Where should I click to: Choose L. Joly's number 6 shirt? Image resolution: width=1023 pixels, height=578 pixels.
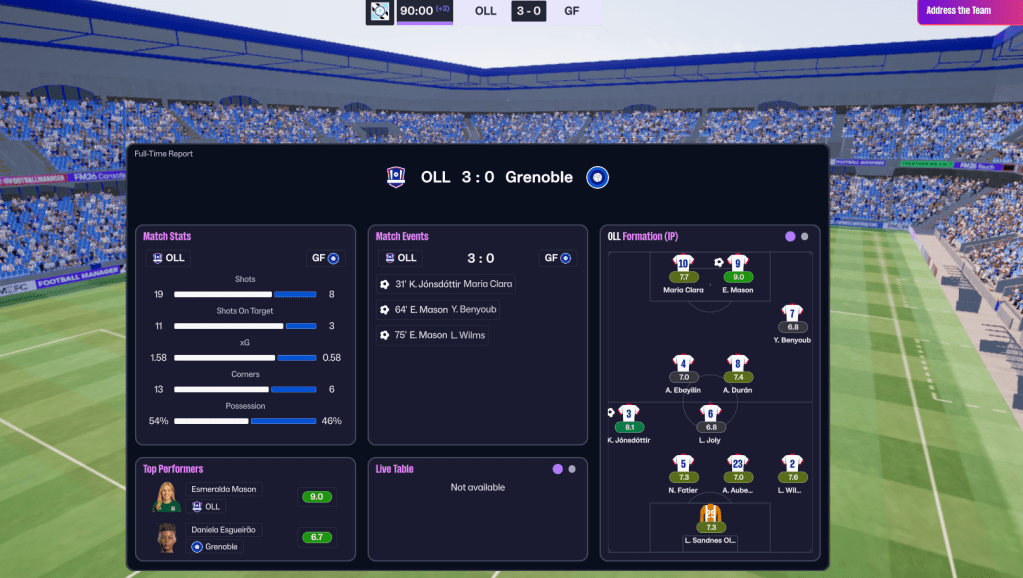(710, 413)
